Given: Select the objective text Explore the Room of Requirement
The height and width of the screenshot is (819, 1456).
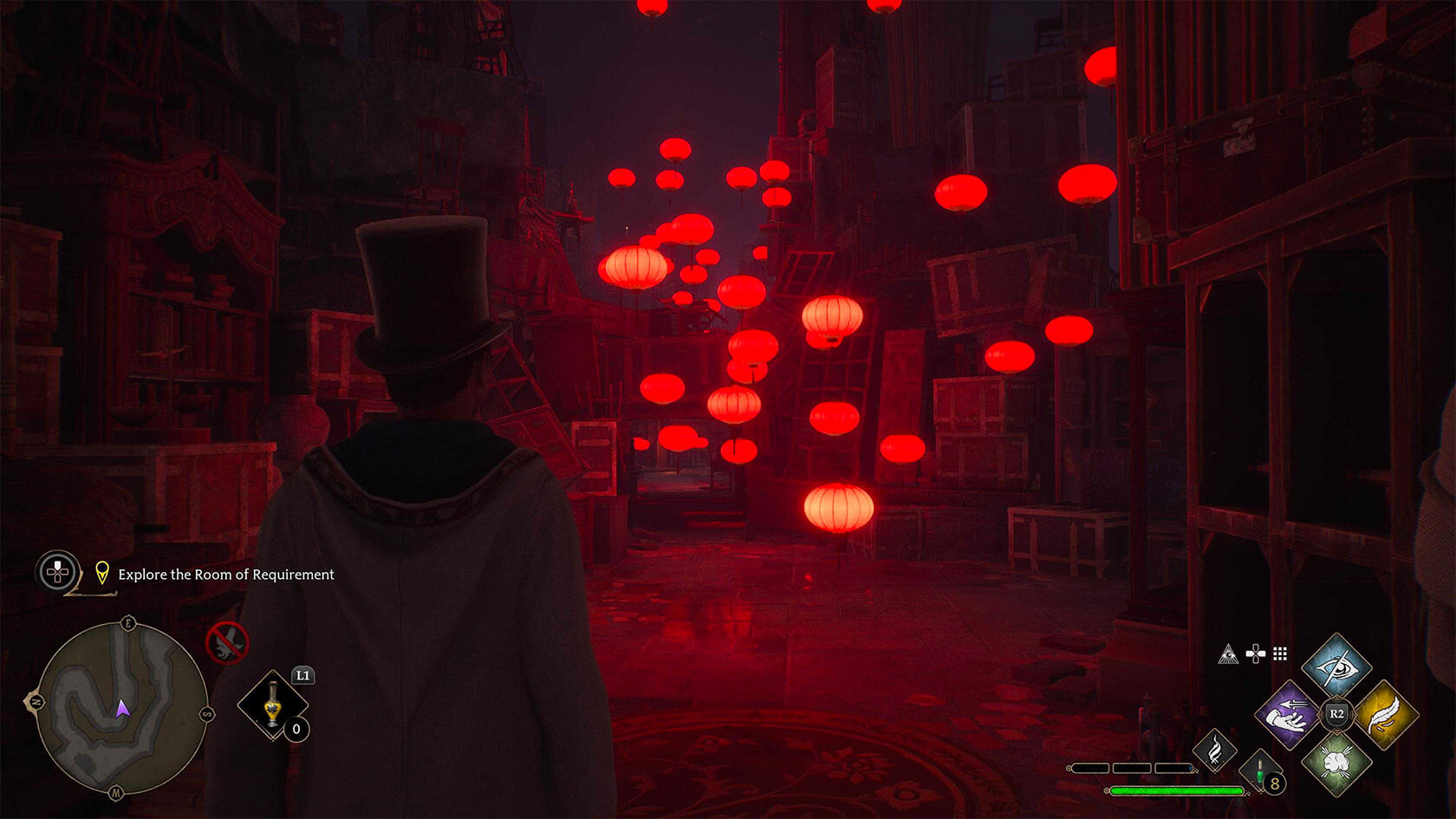Looking at the screenshot, I should (227, 575).
